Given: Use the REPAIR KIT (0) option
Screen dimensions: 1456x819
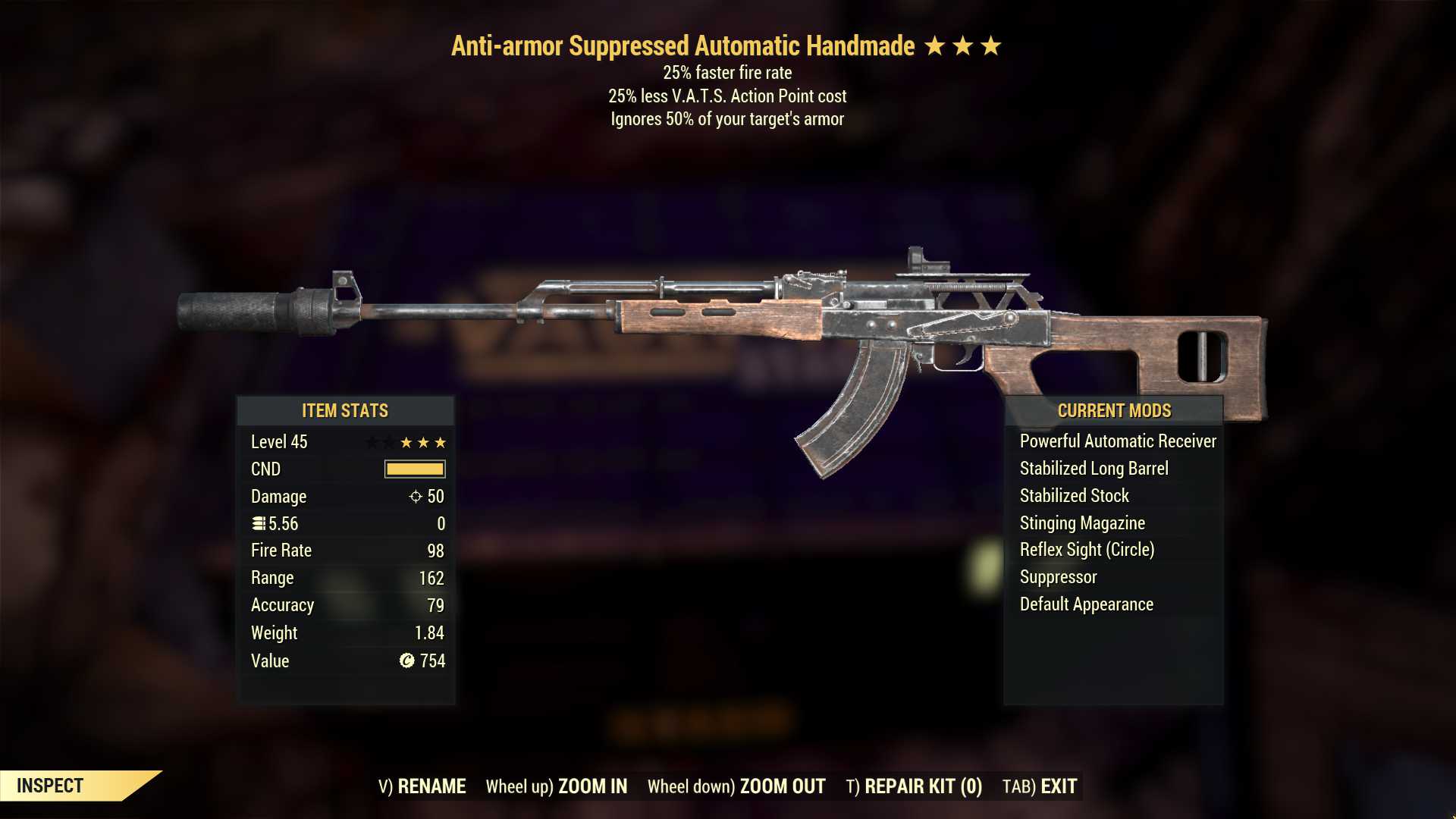Looking at the screenshot, I should (x=914, y=786).
